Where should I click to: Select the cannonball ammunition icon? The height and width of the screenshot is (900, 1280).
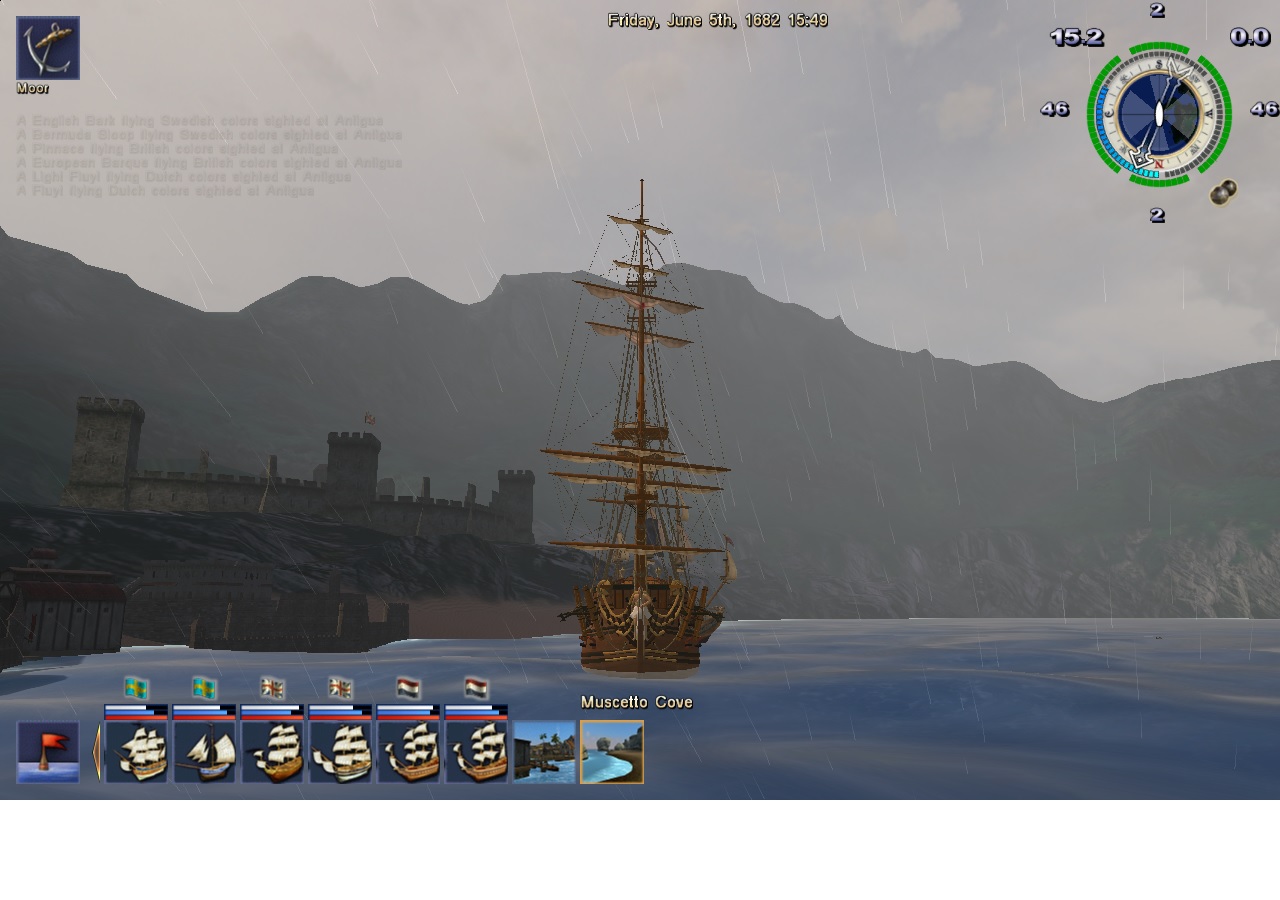click(x=1222, y=193)
